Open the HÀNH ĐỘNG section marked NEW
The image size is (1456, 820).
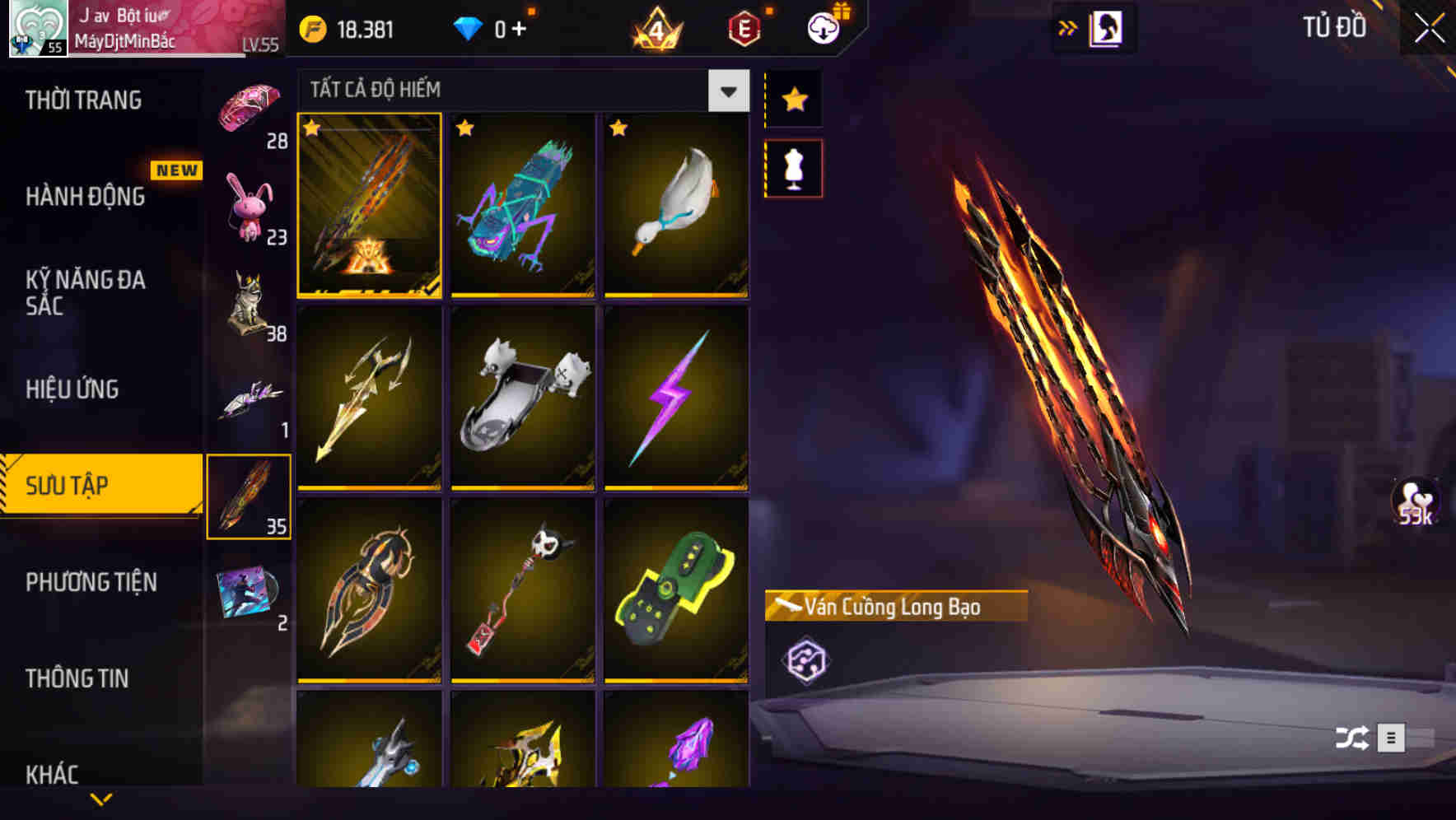[86, 197]
